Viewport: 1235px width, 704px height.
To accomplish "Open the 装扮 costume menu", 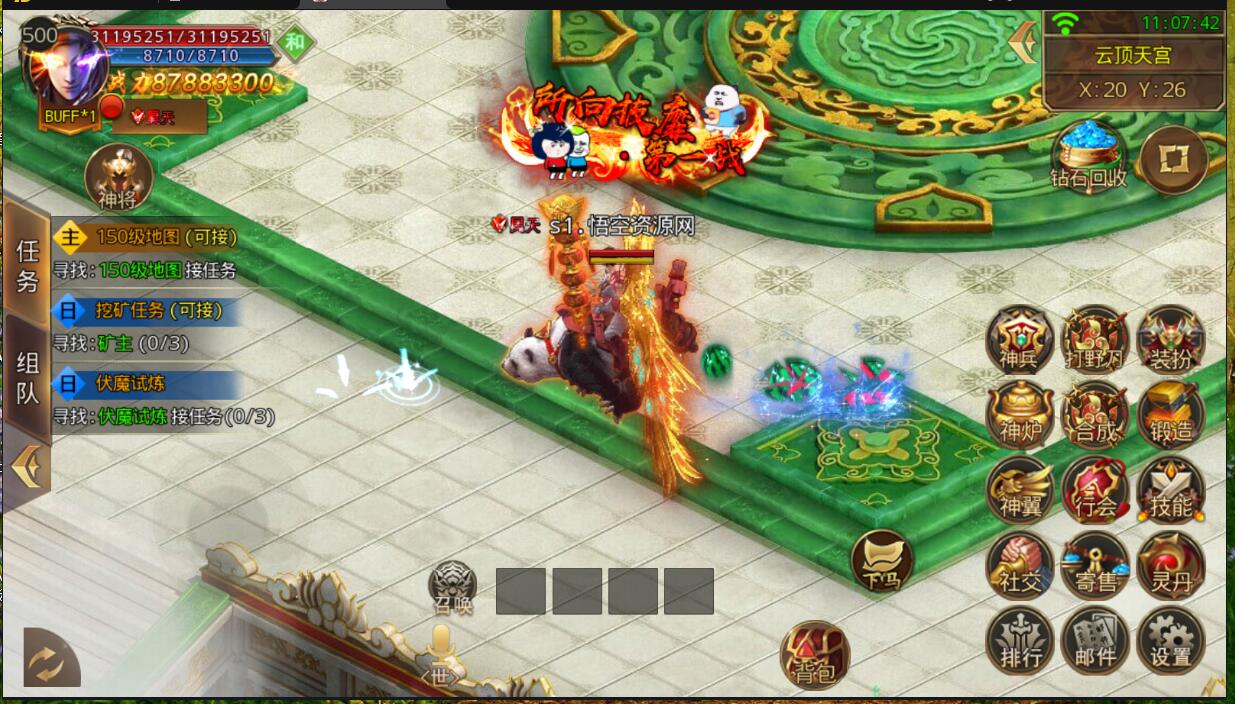I will (x=1170, y=339).
